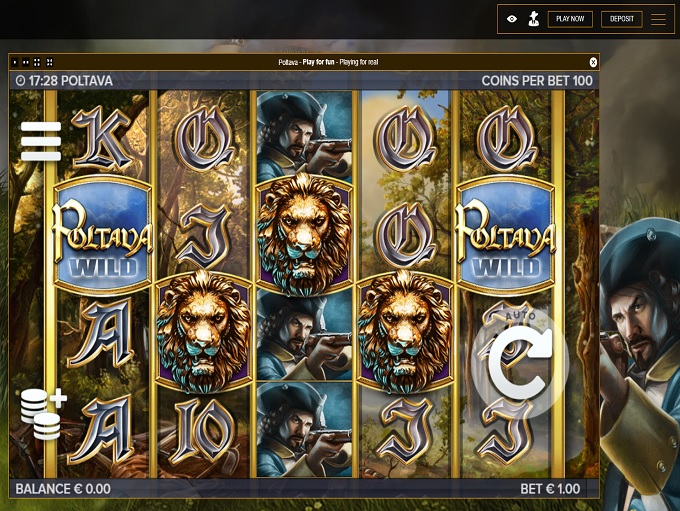680x511 pixels.
Task: Toggle the eye icon in the top bar
Action: pyautogui.click(x=512, y=19)
